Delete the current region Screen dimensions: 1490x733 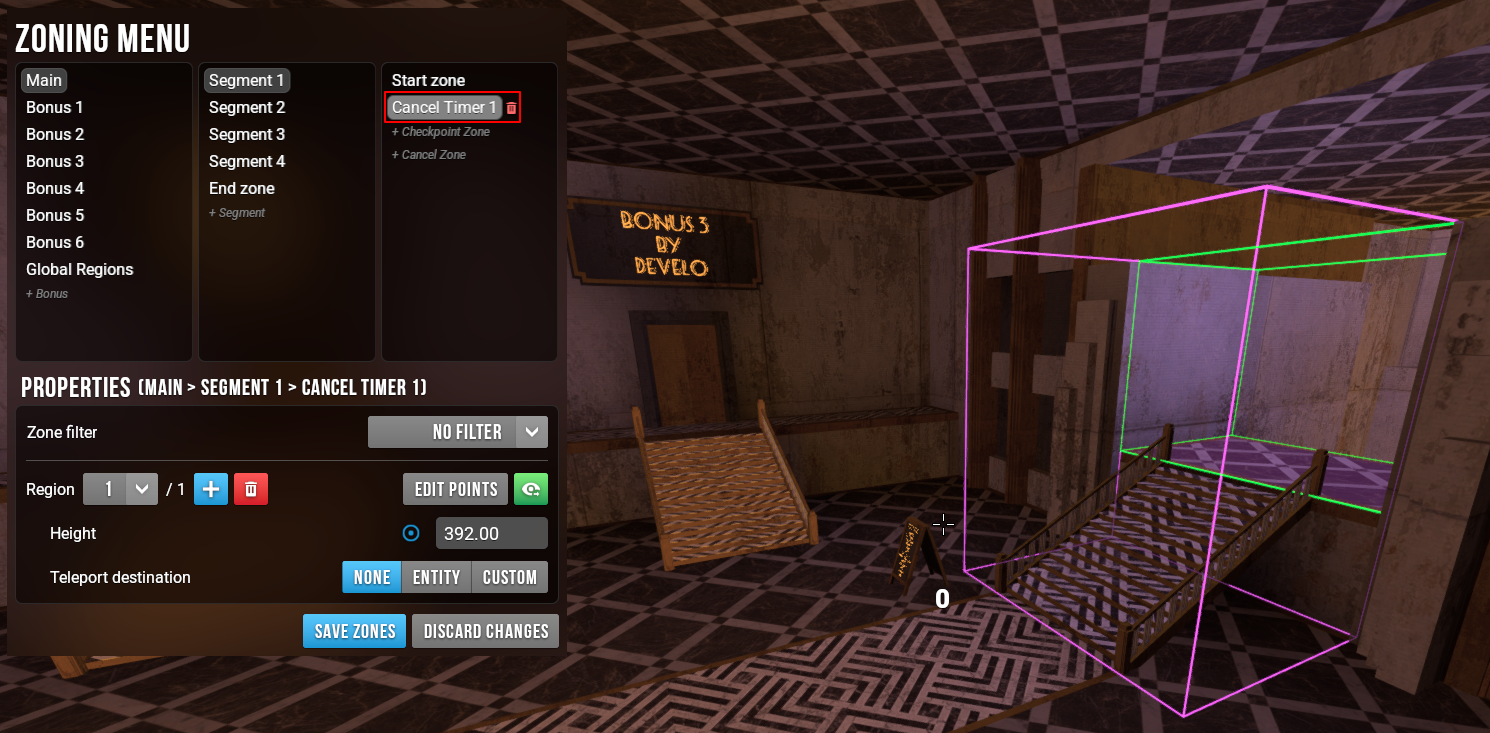click(251, 489)
